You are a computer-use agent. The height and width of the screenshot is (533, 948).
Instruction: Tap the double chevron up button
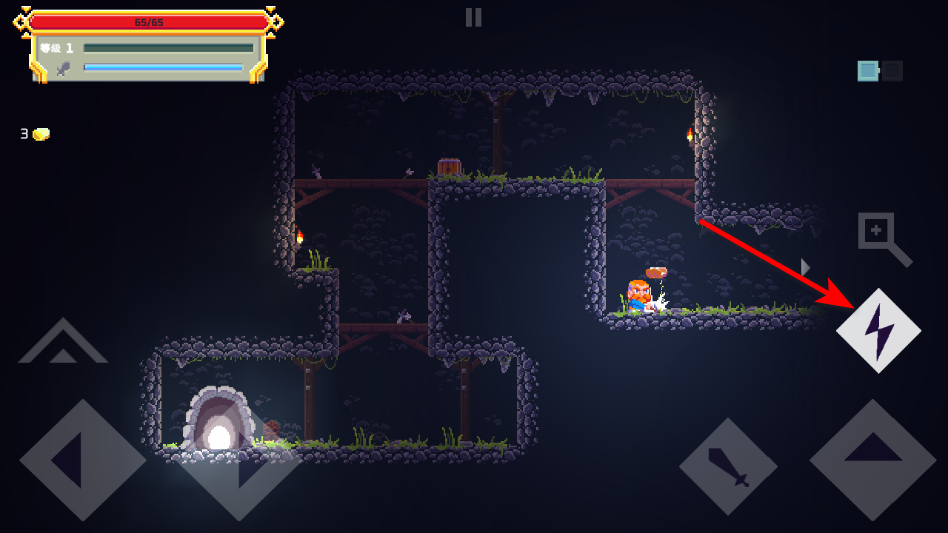[x=63, y=344]
